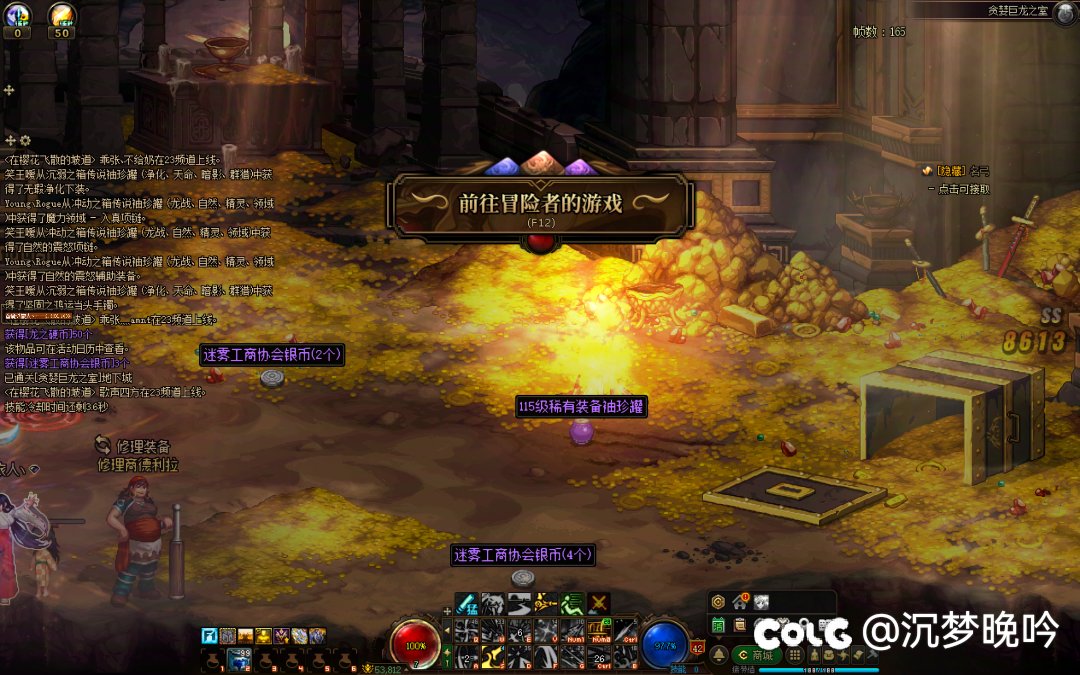Click the blue F buff icon
Viewport: 1080px width, 675px height.
209,635
